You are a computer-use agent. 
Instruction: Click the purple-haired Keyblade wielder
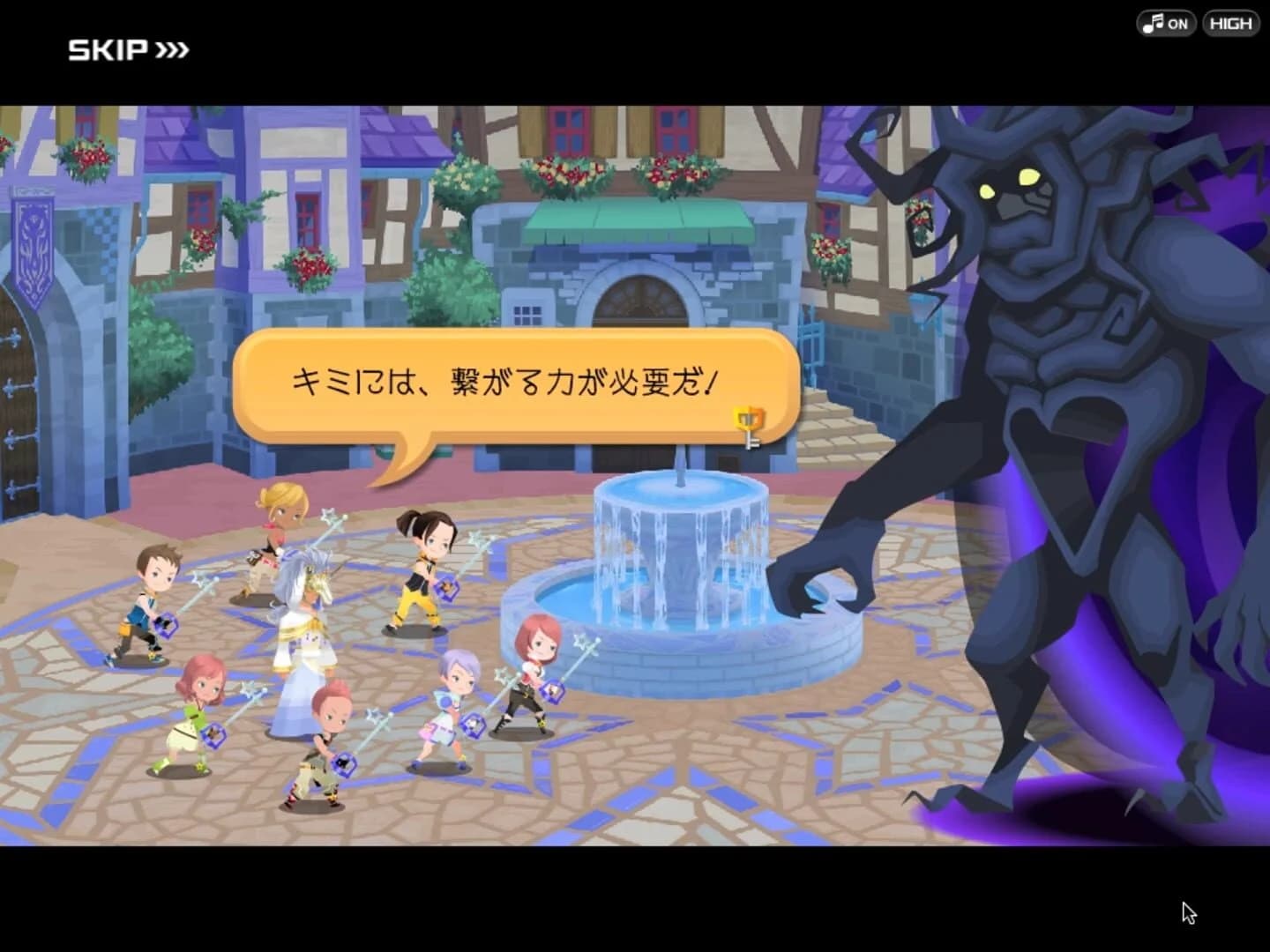pyautogui.click(x=450, y=696)
